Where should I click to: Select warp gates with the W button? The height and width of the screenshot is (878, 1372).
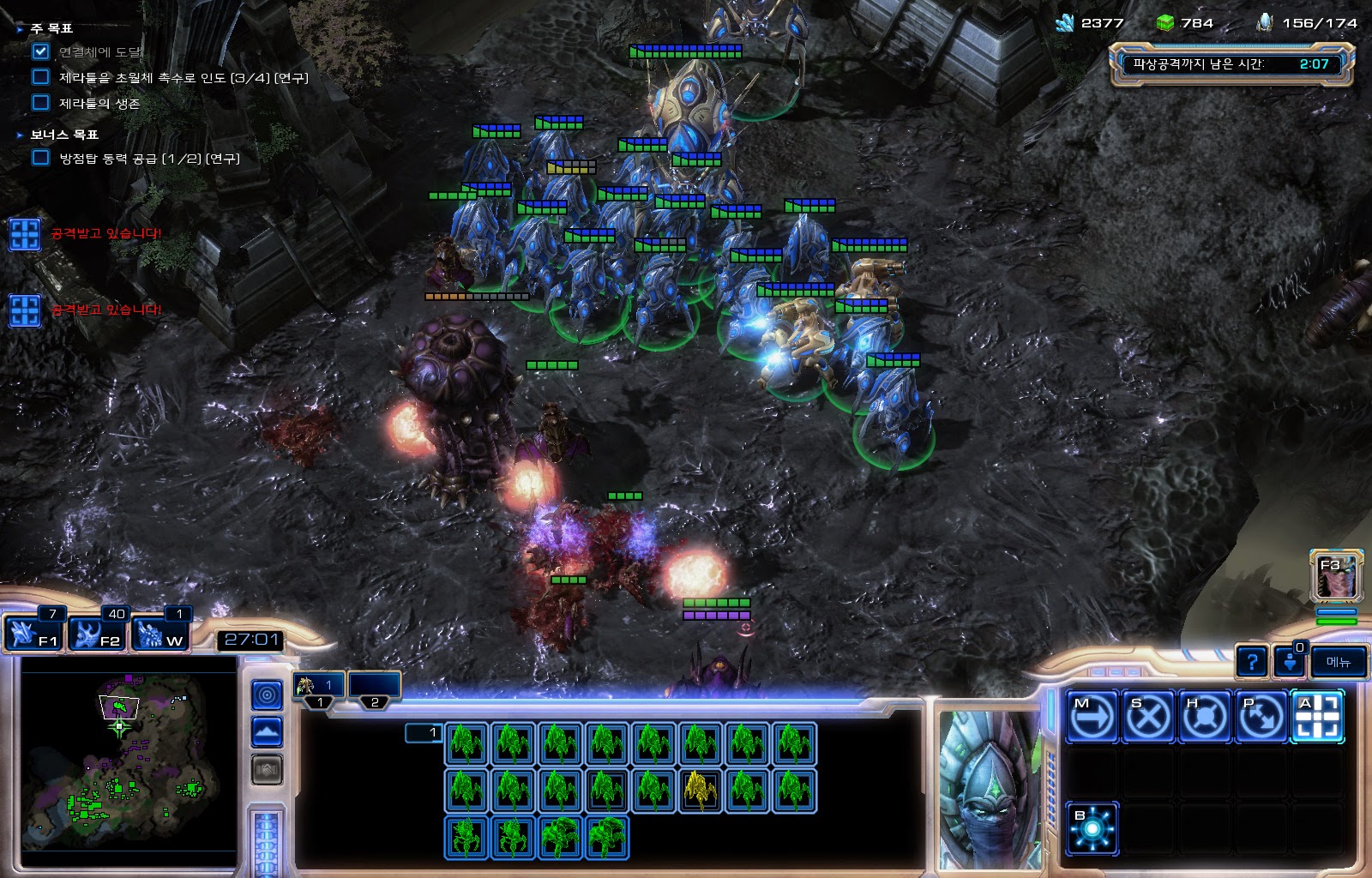[161, 633]
